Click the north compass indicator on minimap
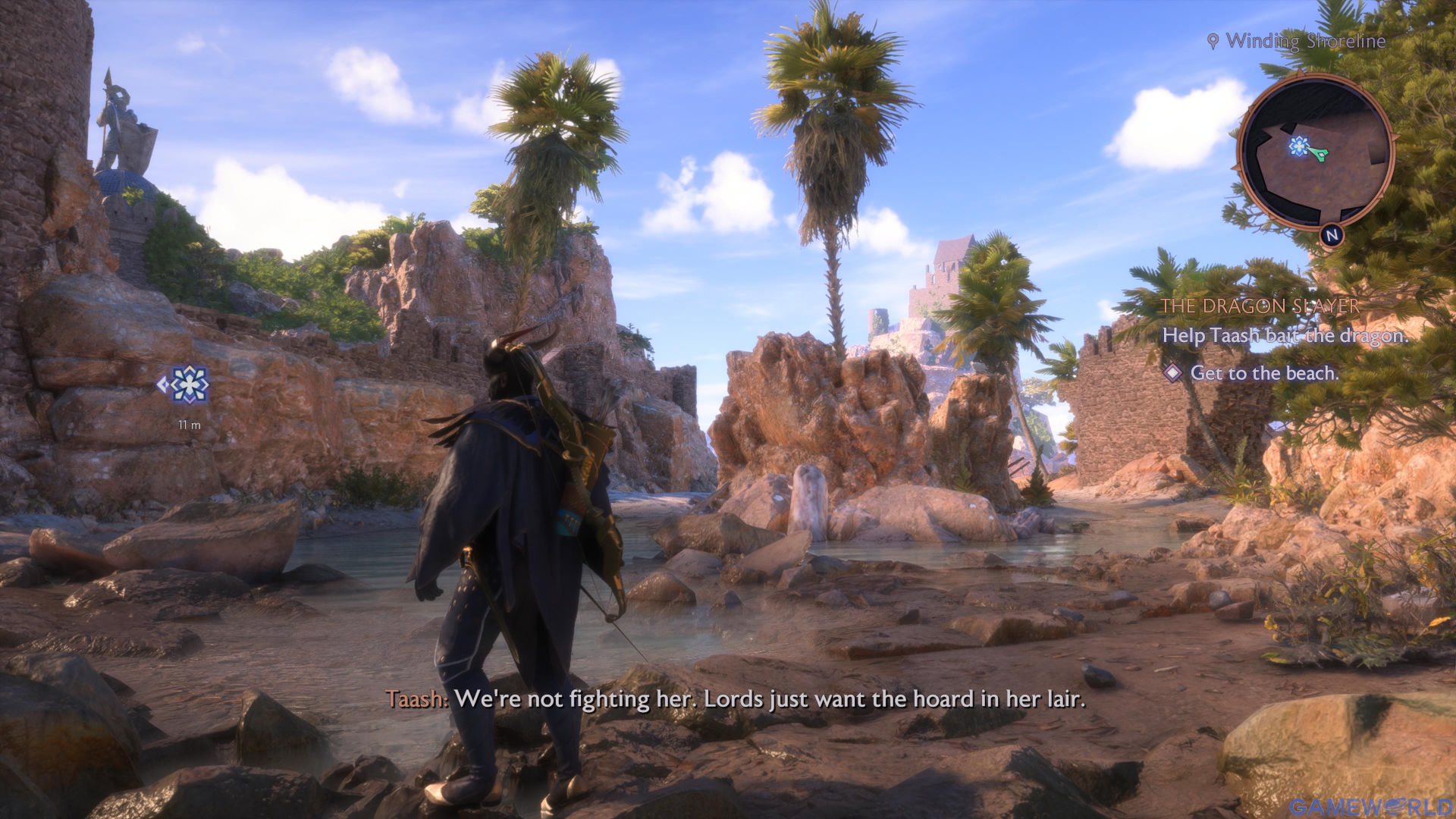 1332,236
